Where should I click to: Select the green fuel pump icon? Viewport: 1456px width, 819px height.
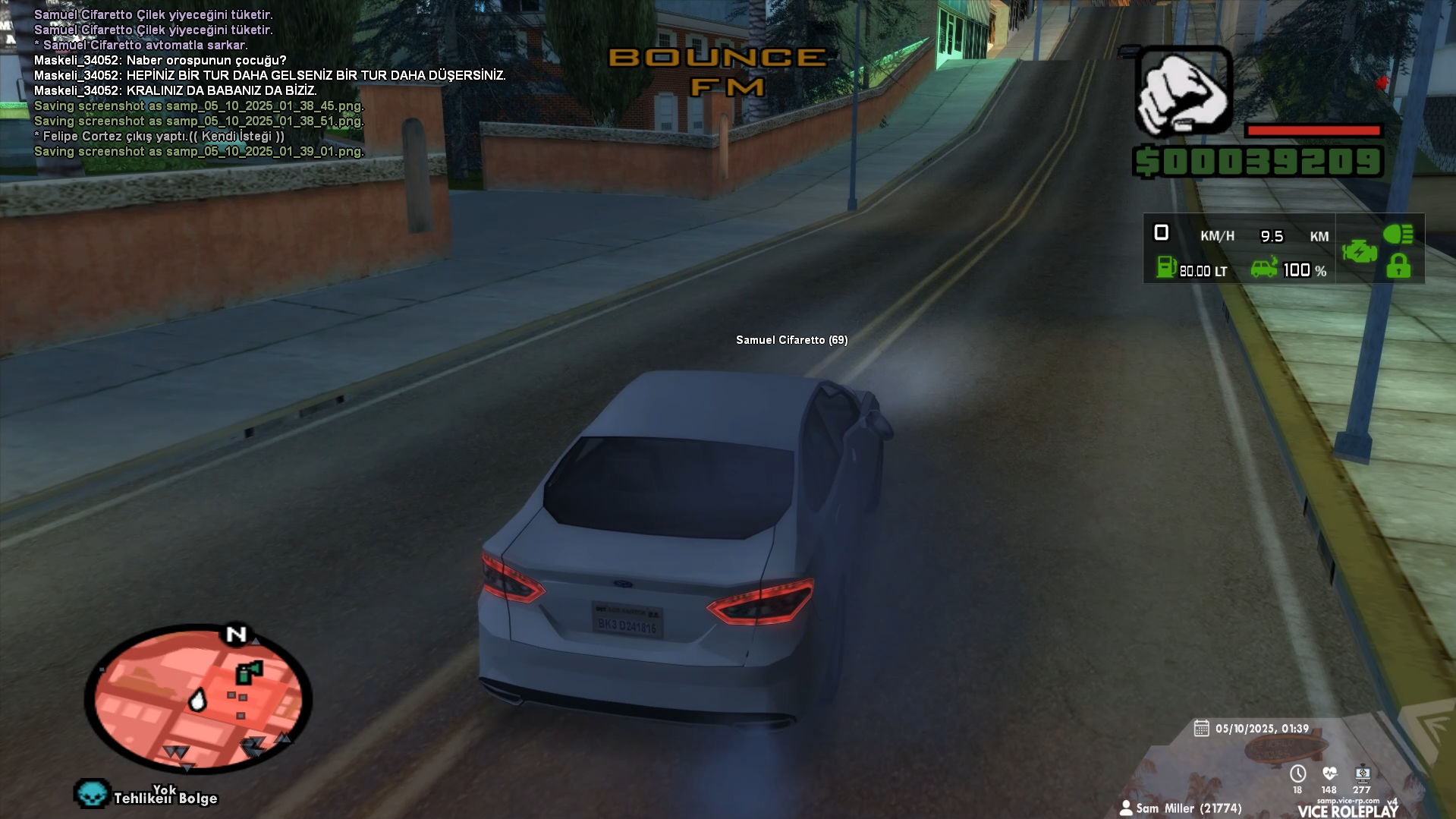(x=1165, y=267)
